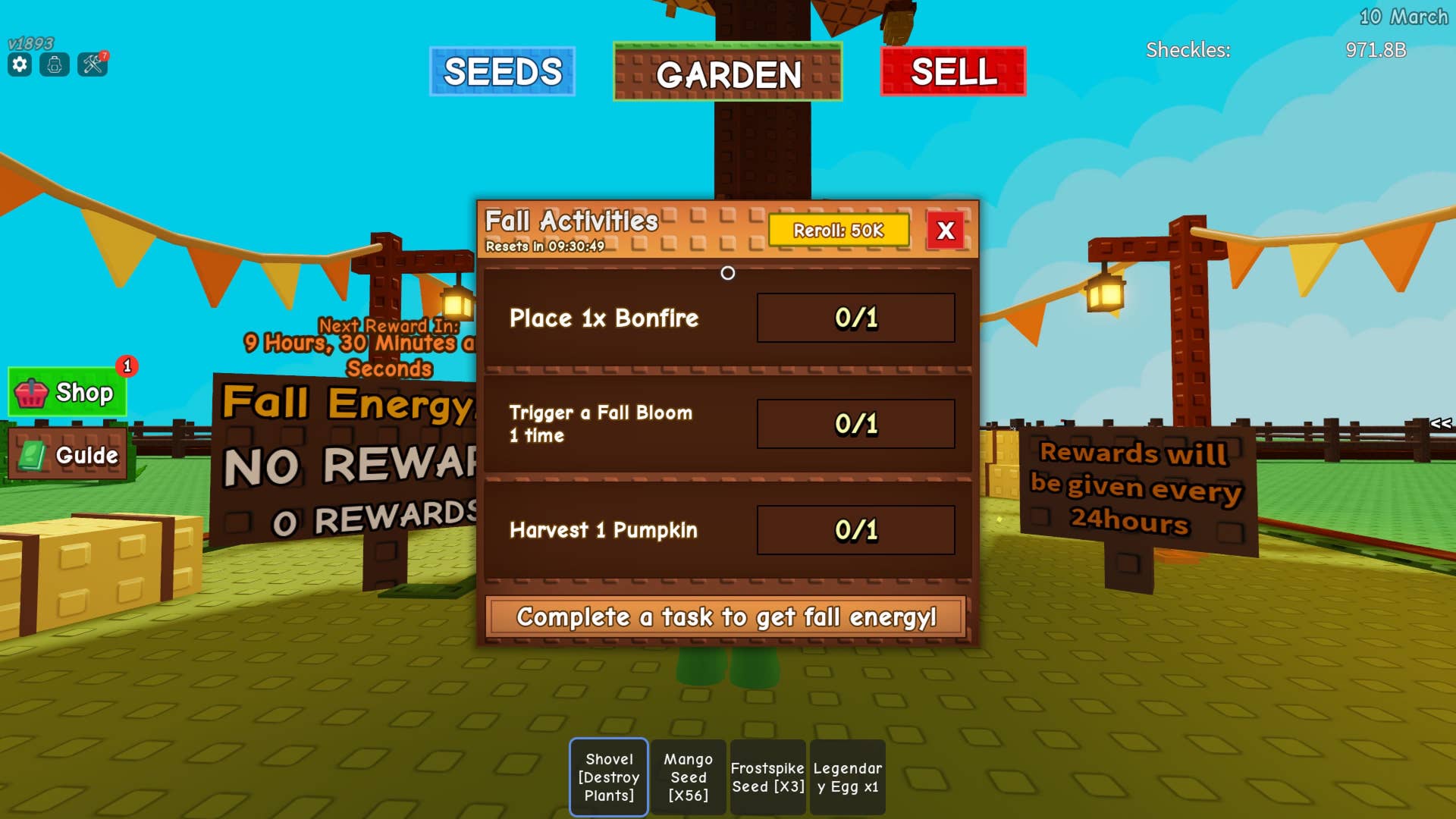1456x819 pixels.
Task: Reroll Fall Activities for 50K
Action: point(838,231)
